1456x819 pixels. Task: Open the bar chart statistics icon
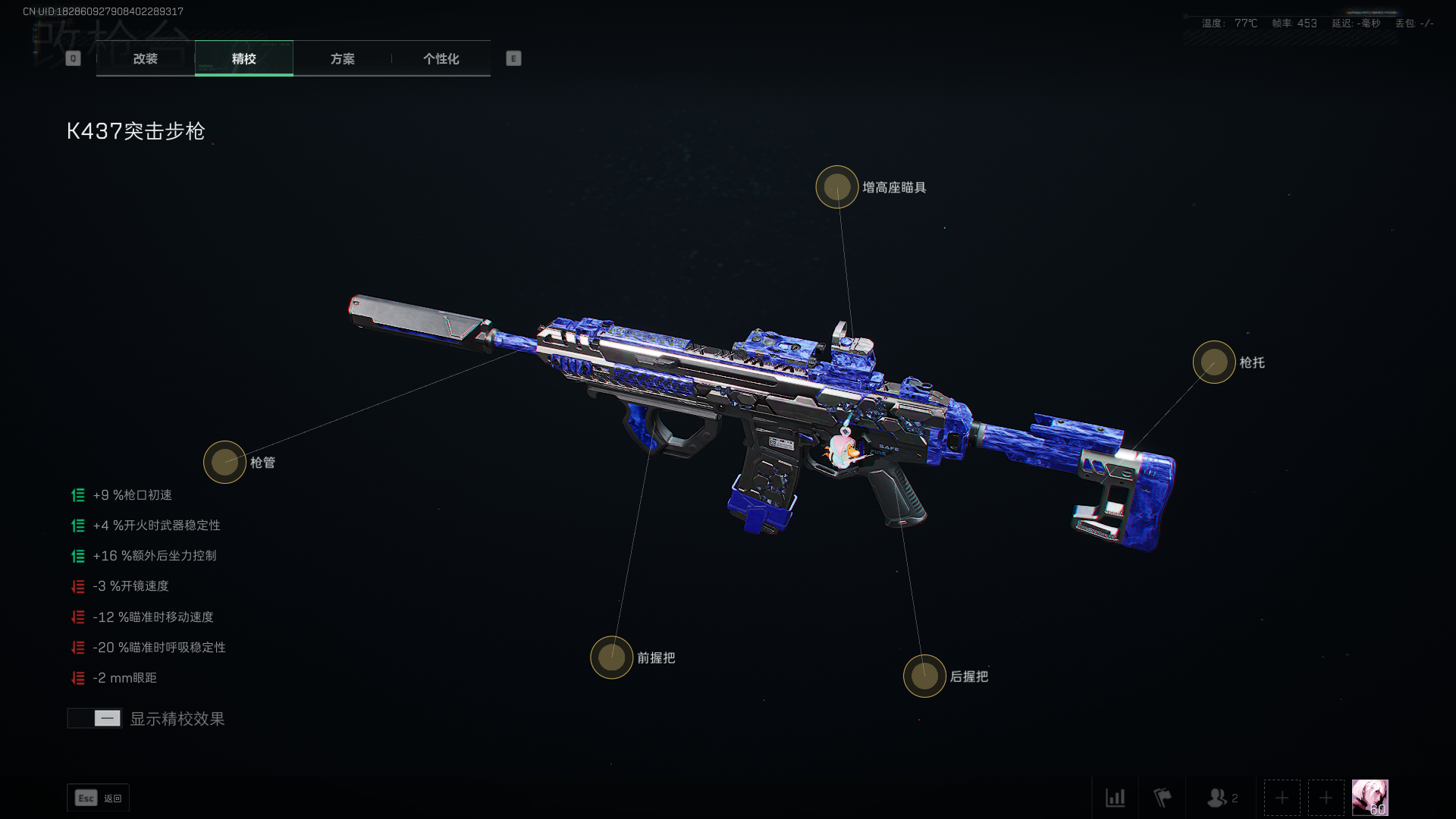point(1115,798)
